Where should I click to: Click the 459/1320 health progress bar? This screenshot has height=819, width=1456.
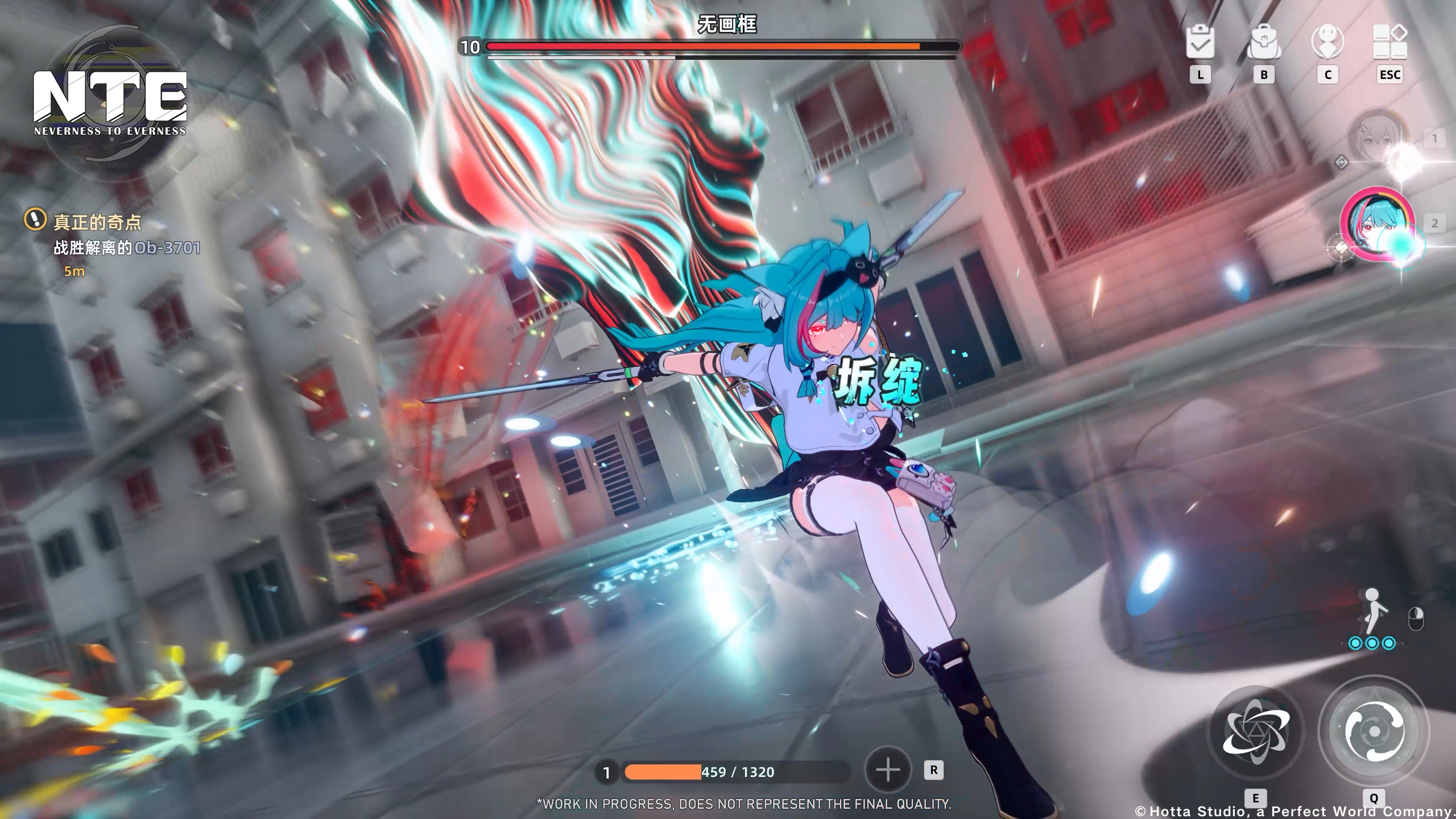[x=734, y=772]
